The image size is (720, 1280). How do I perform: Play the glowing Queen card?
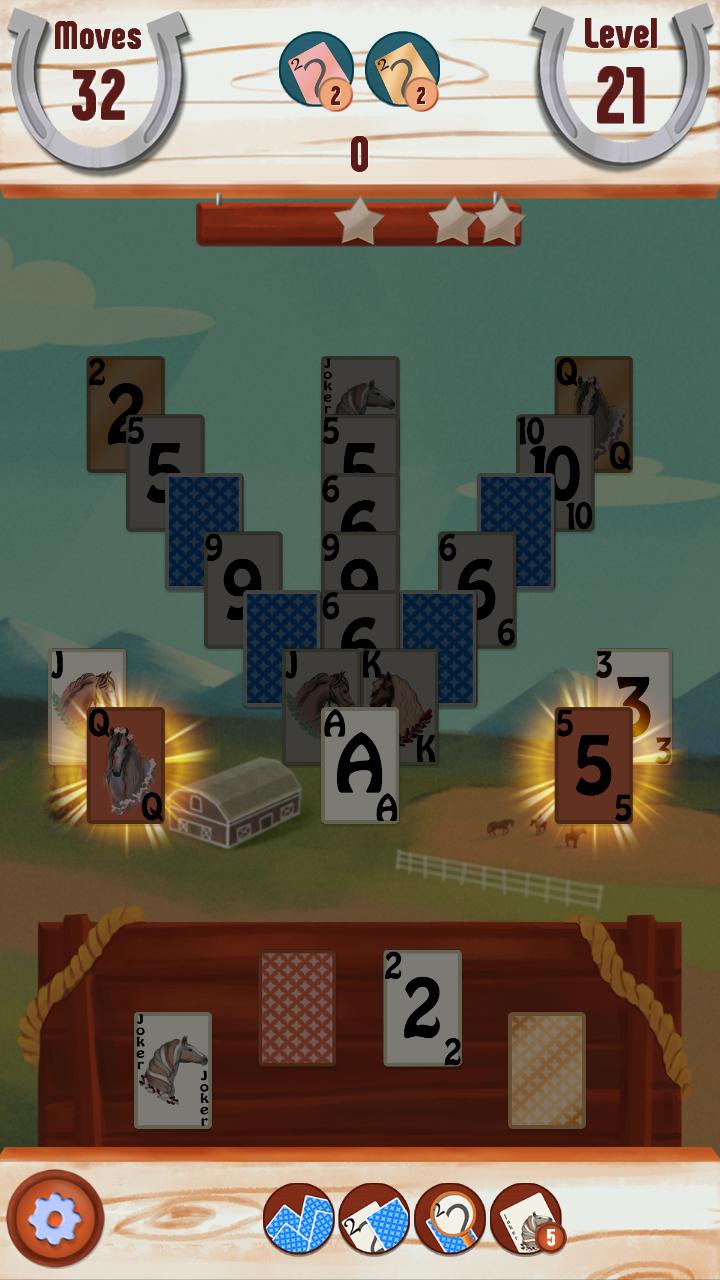126,766
